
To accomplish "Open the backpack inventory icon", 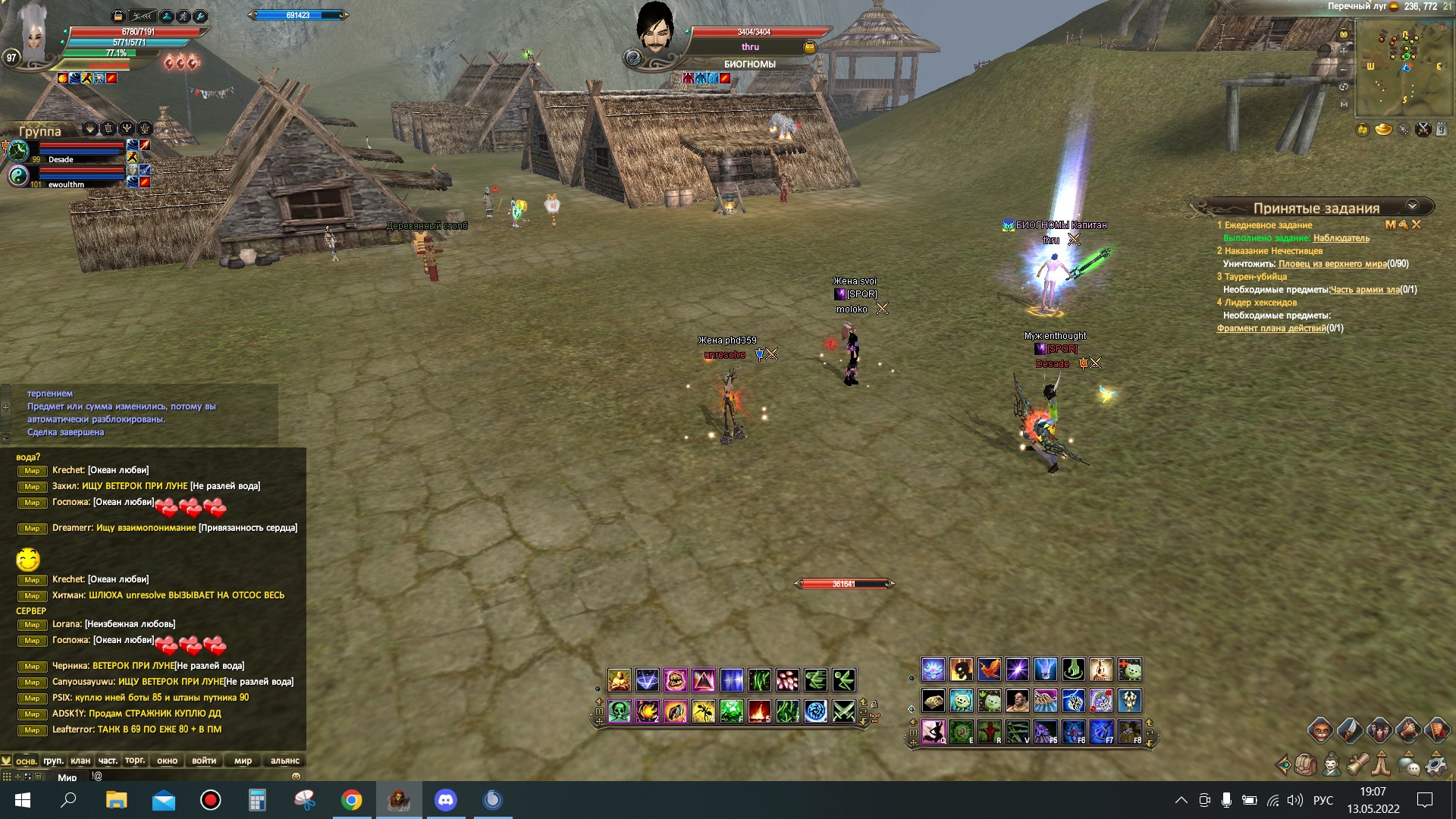I will pos(1306,764).
